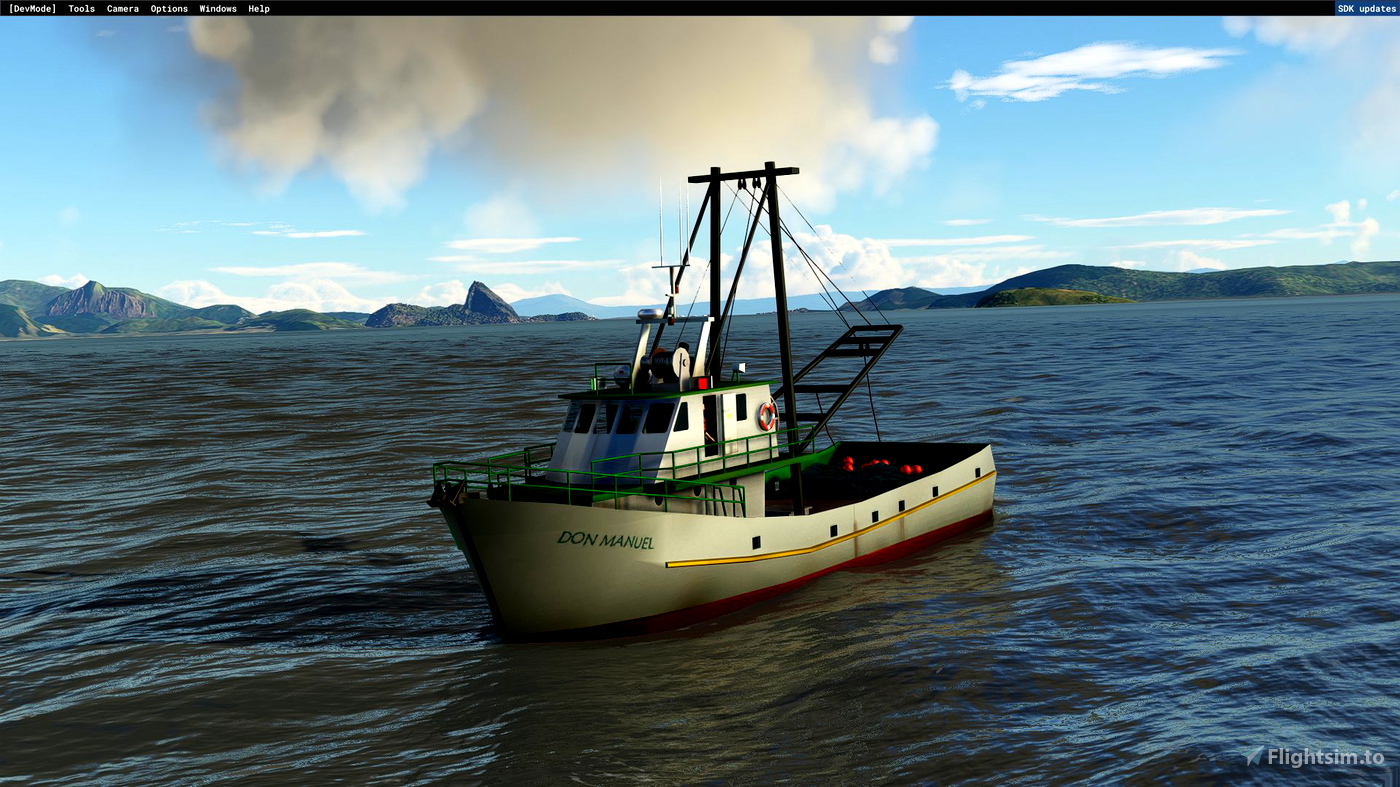This screenshot has height=787, width=1400.
Task: Click Help at the right of the menu bar
Action: (x=259, y=8)
